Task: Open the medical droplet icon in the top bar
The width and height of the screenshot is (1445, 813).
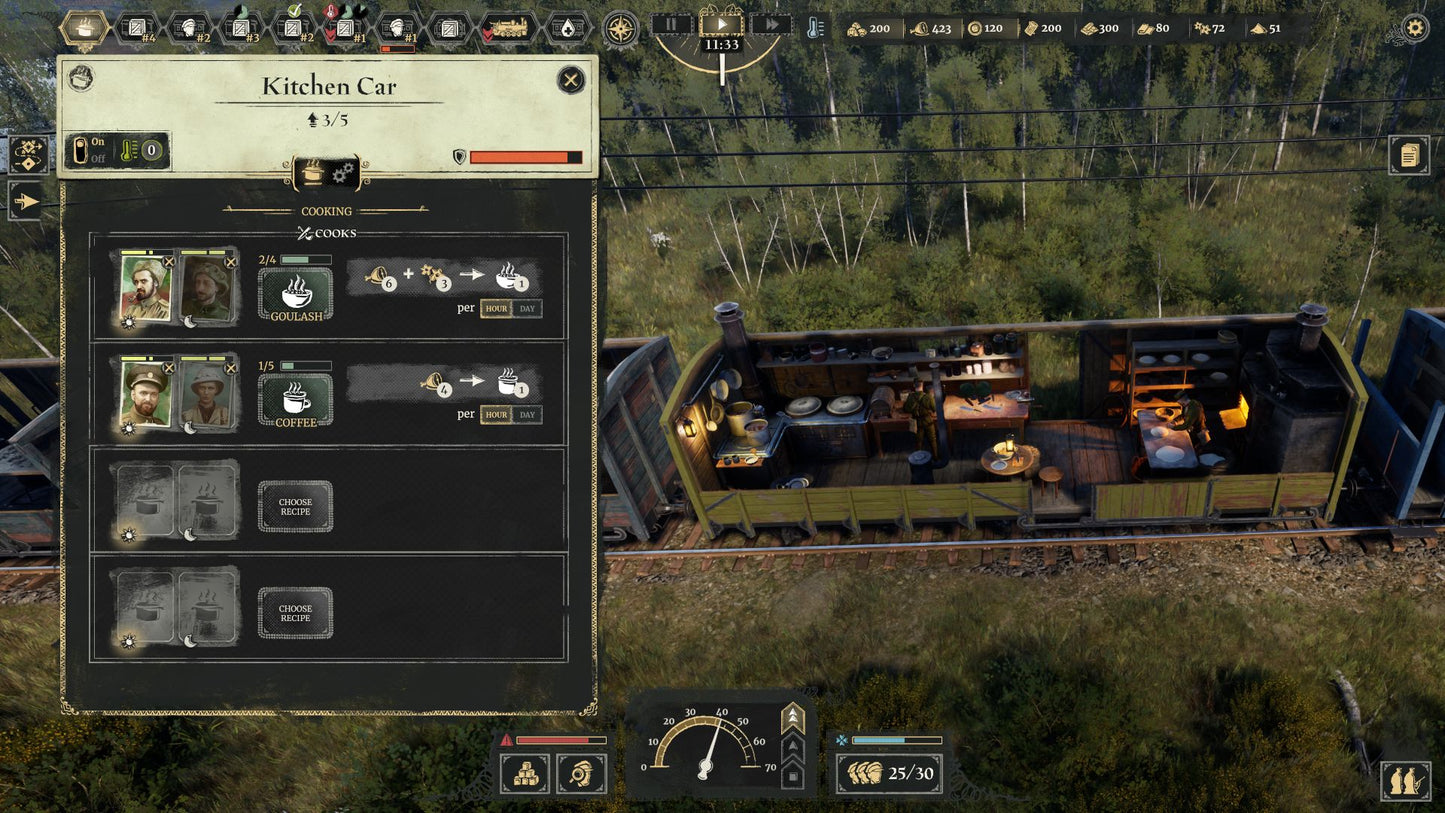Action: 566,26
